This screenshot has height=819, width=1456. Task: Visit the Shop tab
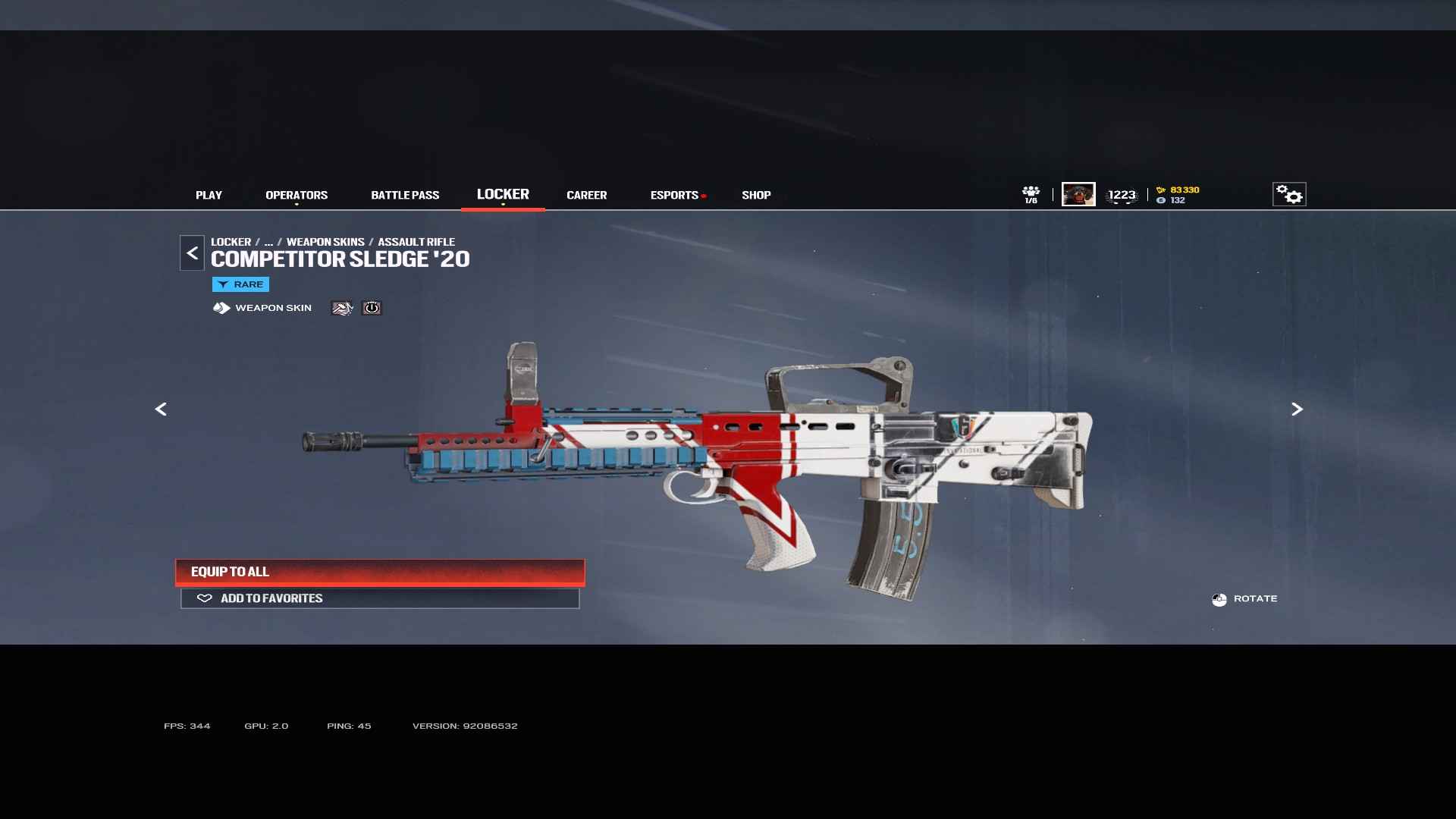pyautogui.click(x=756, y=195)
